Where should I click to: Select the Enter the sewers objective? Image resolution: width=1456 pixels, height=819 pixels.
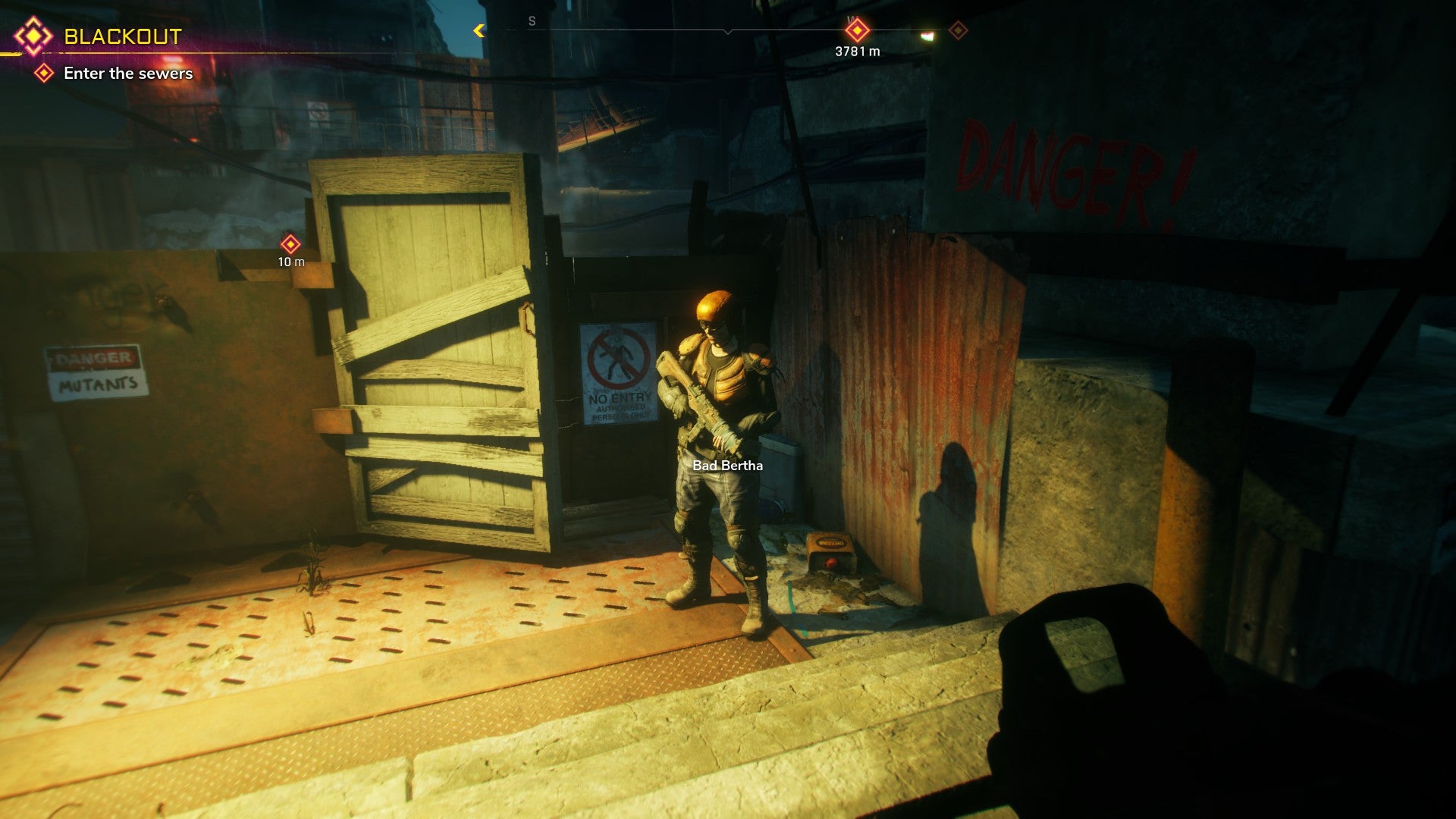click(x=127, y=74)
